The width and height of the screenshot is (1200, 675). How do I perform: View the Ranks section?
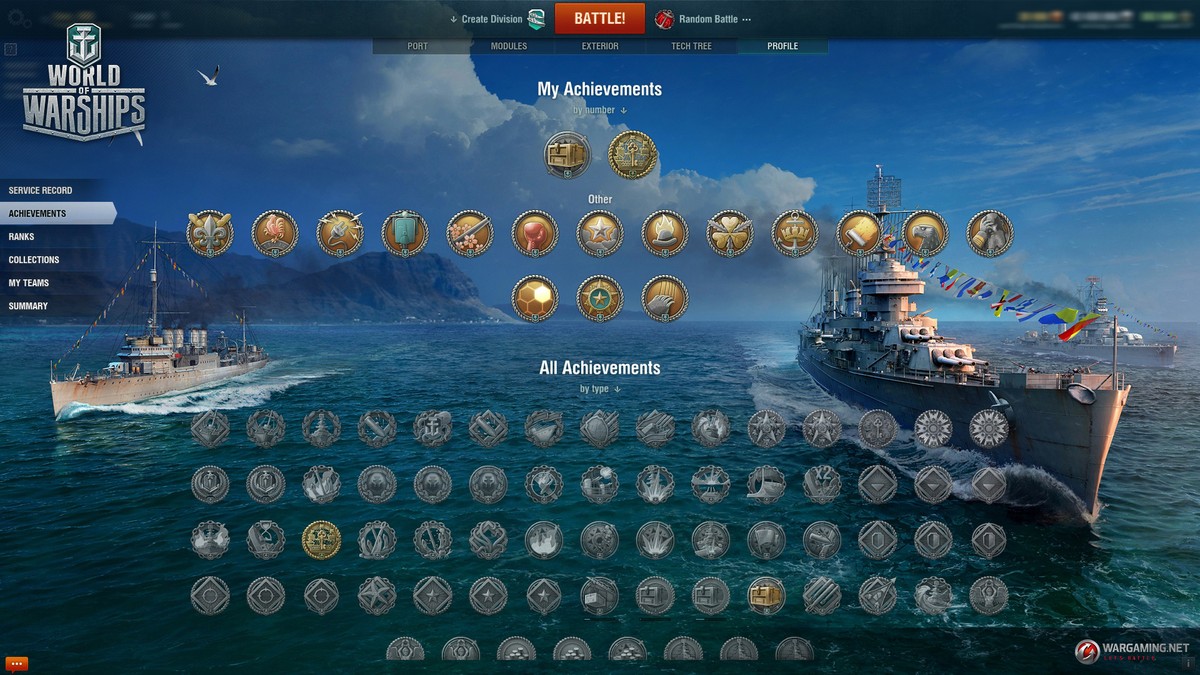tap(21, 236)
